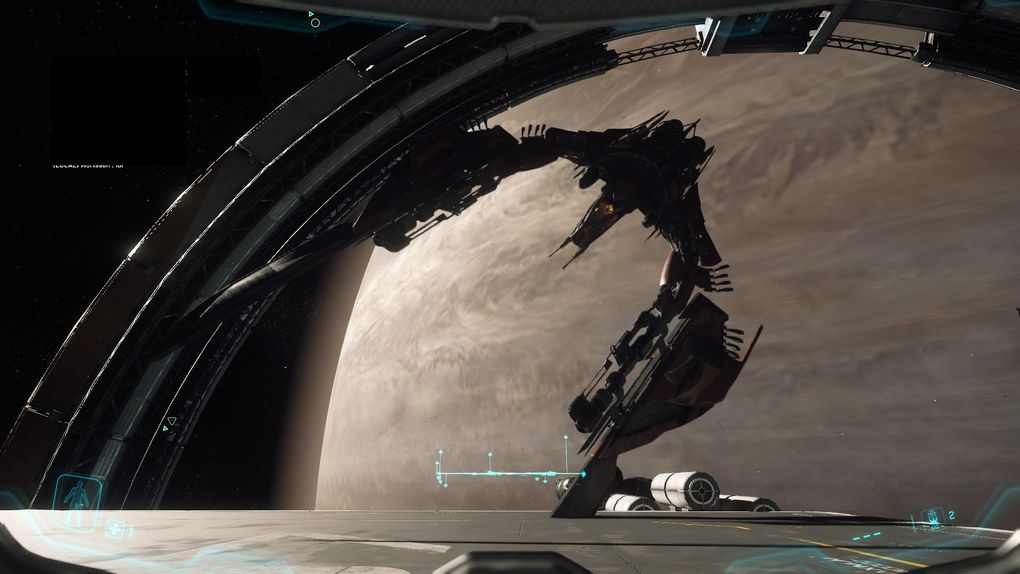Image resolution: width=1020 pixels, height=574 pixels.
Task: Select the grenade explosion icon
Action: (x=931, y=518)
